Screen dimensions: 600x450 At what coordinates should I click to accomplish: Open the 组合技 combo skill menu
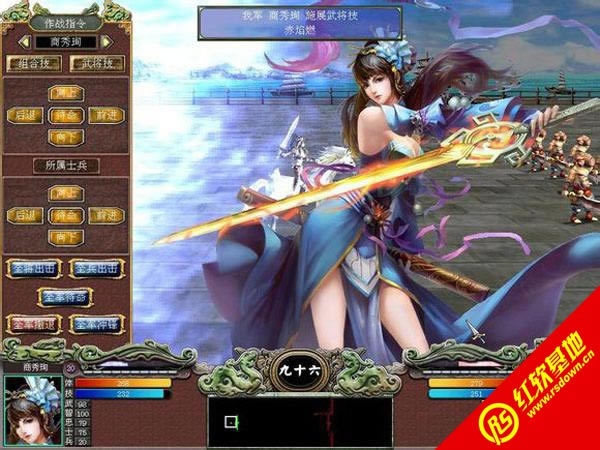[x=35, y=64]
